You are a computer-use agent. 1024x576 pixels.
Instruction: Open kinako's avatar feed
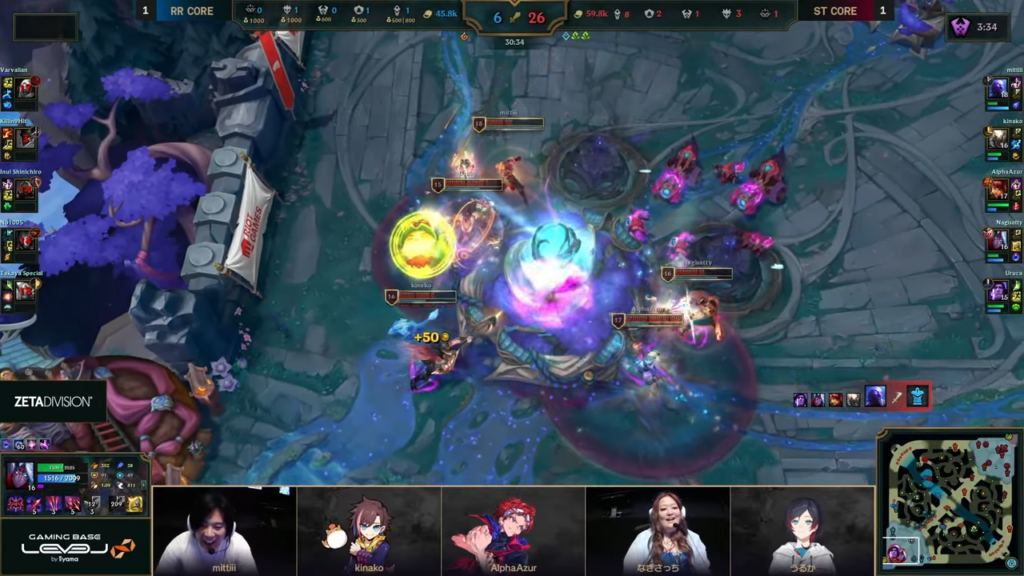coord(368,530)
